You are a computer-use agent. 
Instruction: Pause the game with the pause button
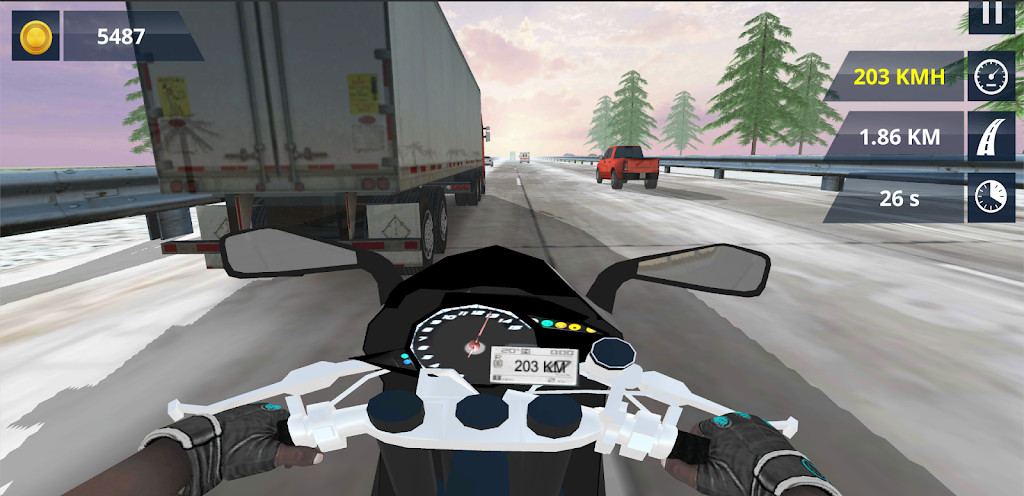pyautogui.click(x=991, y=14)
